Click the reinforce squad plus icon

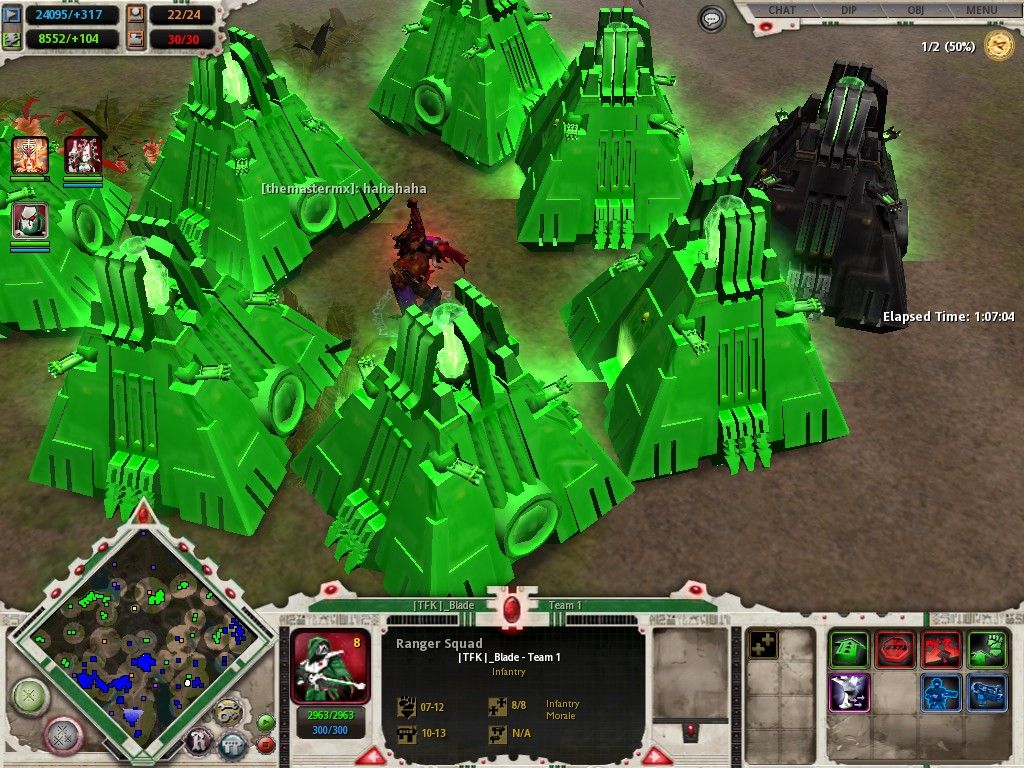click(x=763, y=646)
